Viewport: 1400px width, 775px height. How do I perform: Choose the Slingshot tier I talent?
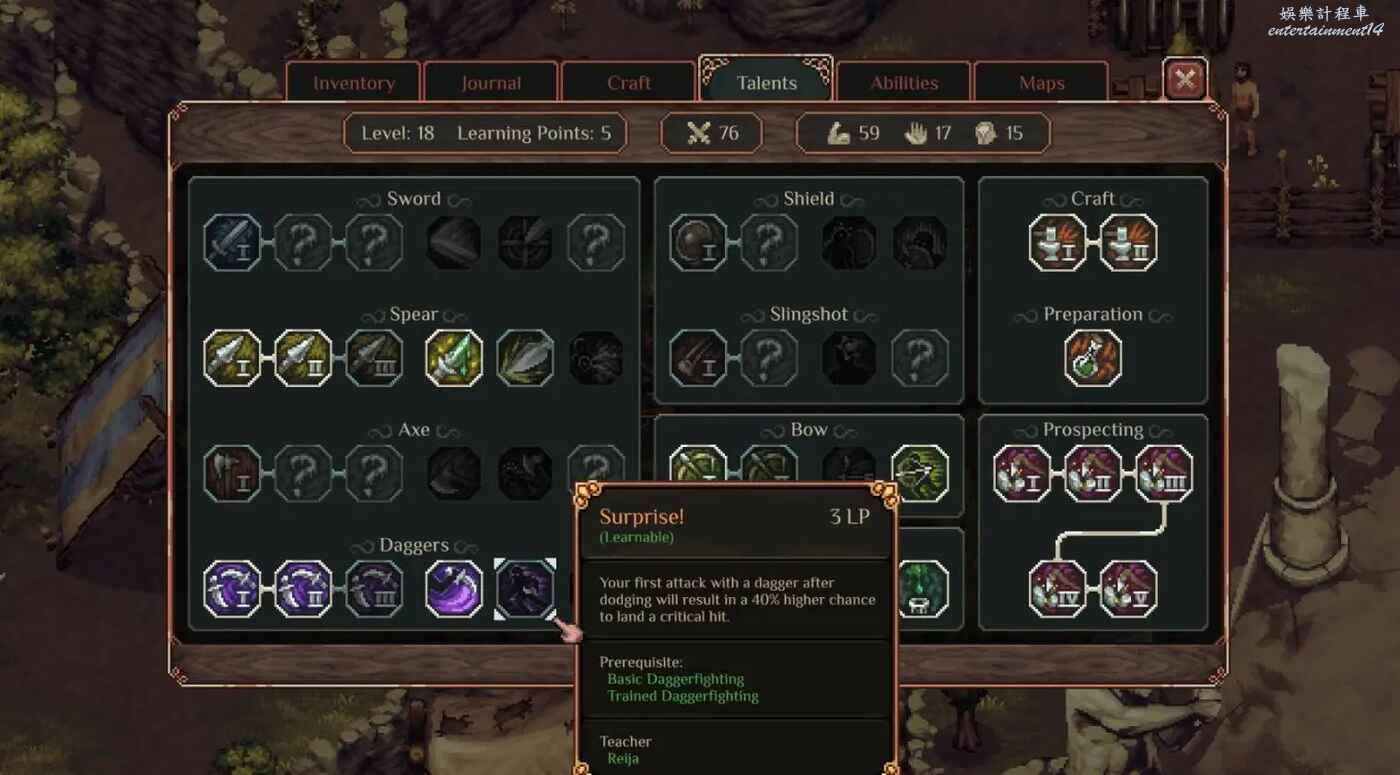[698, 358]
